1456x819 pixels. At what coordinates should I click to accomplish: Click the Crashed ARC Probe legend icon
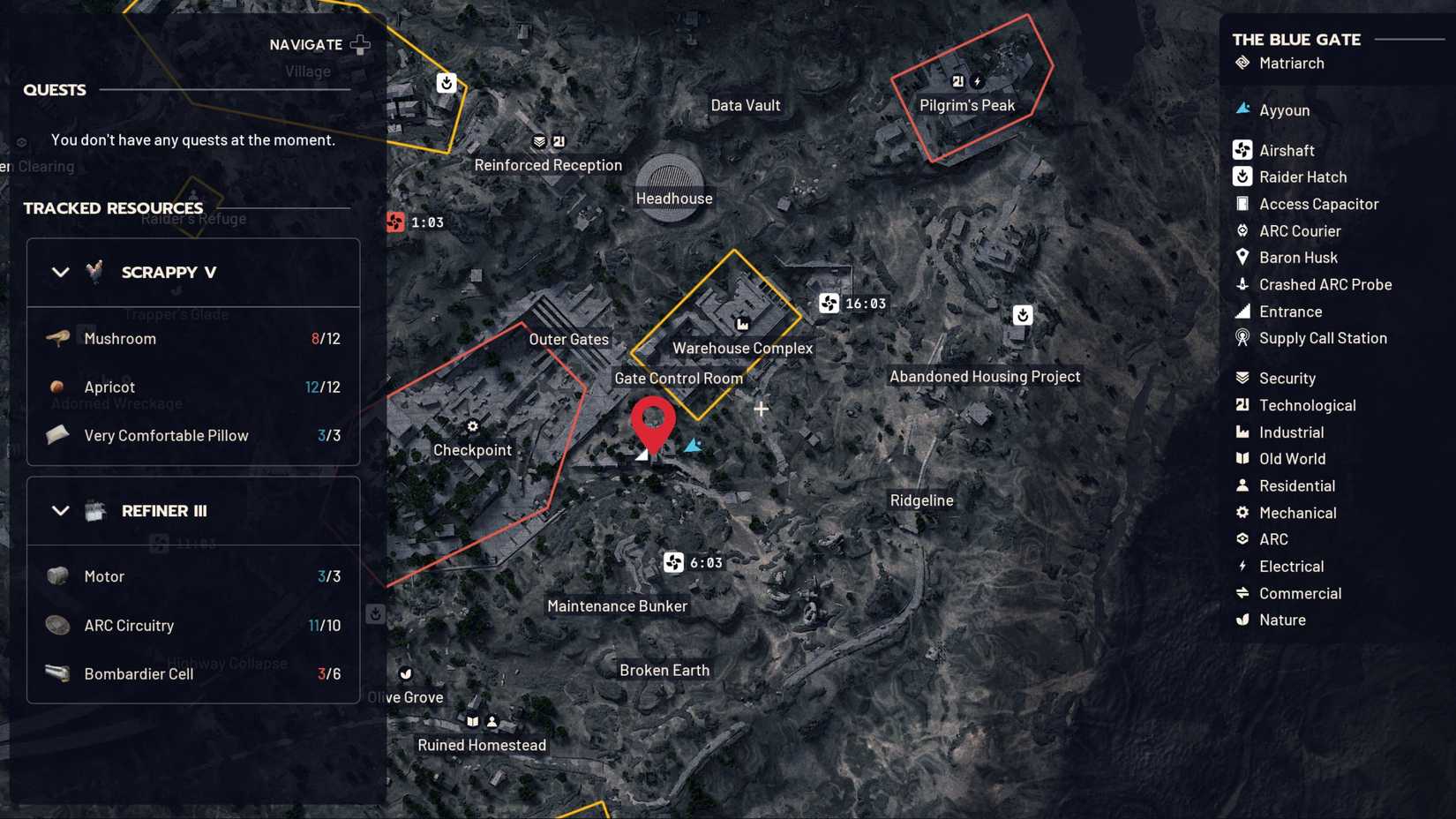click(1241, 284)
